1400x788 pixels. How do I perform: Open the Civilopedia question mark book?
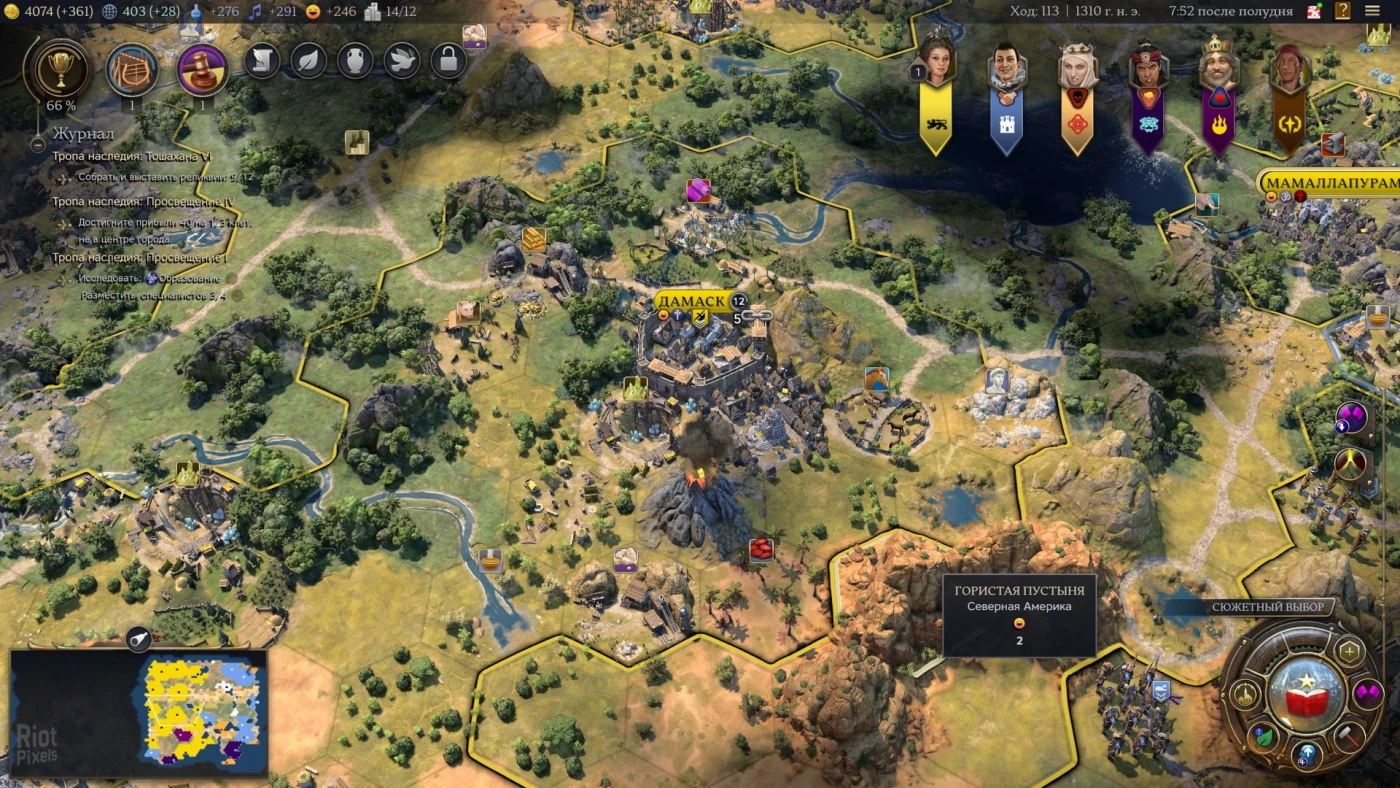(1342, 12)
